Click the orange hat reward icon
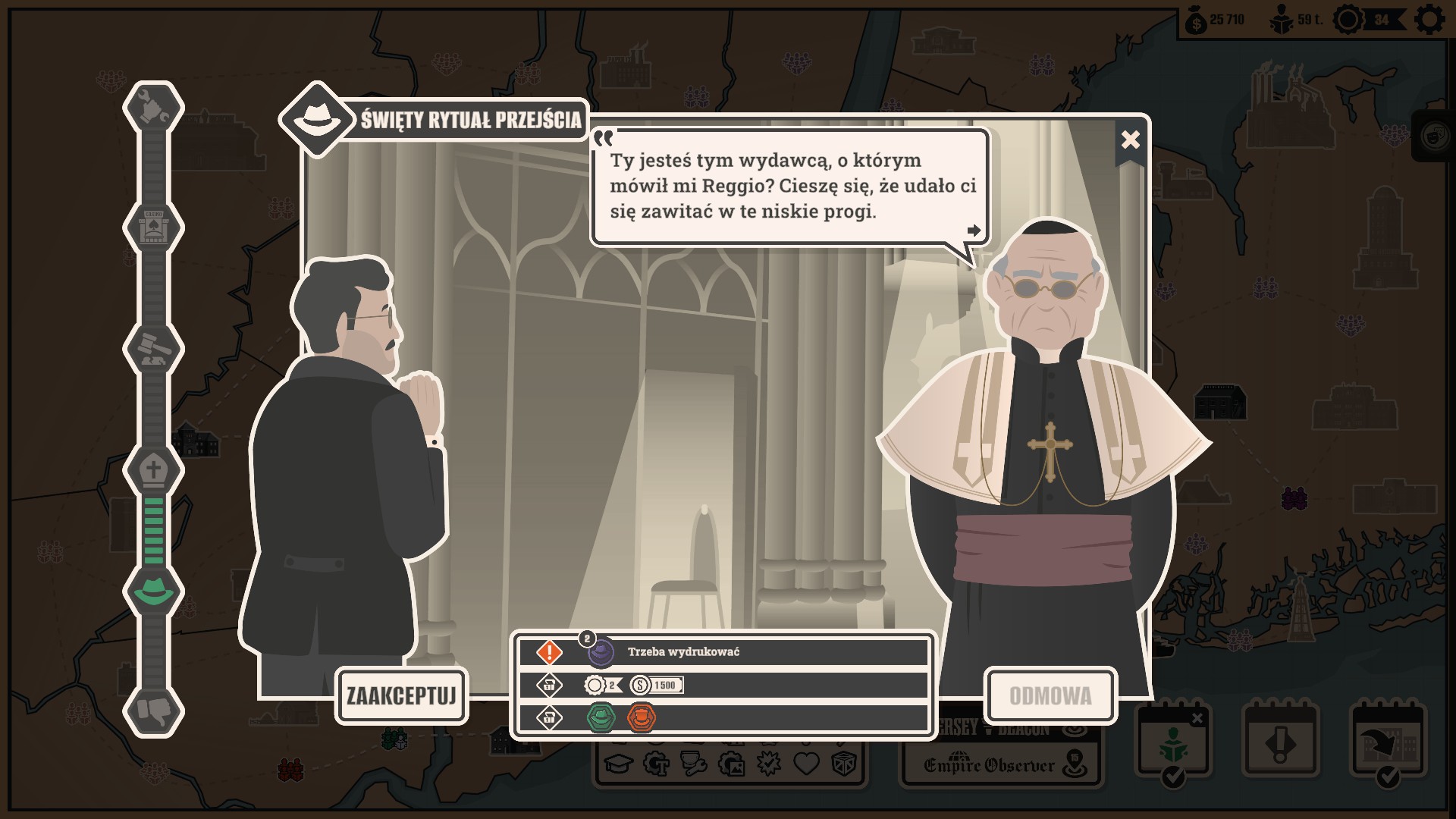Image resolution: width=1456 pixels, height=819 pixels. tap(641, 717)
